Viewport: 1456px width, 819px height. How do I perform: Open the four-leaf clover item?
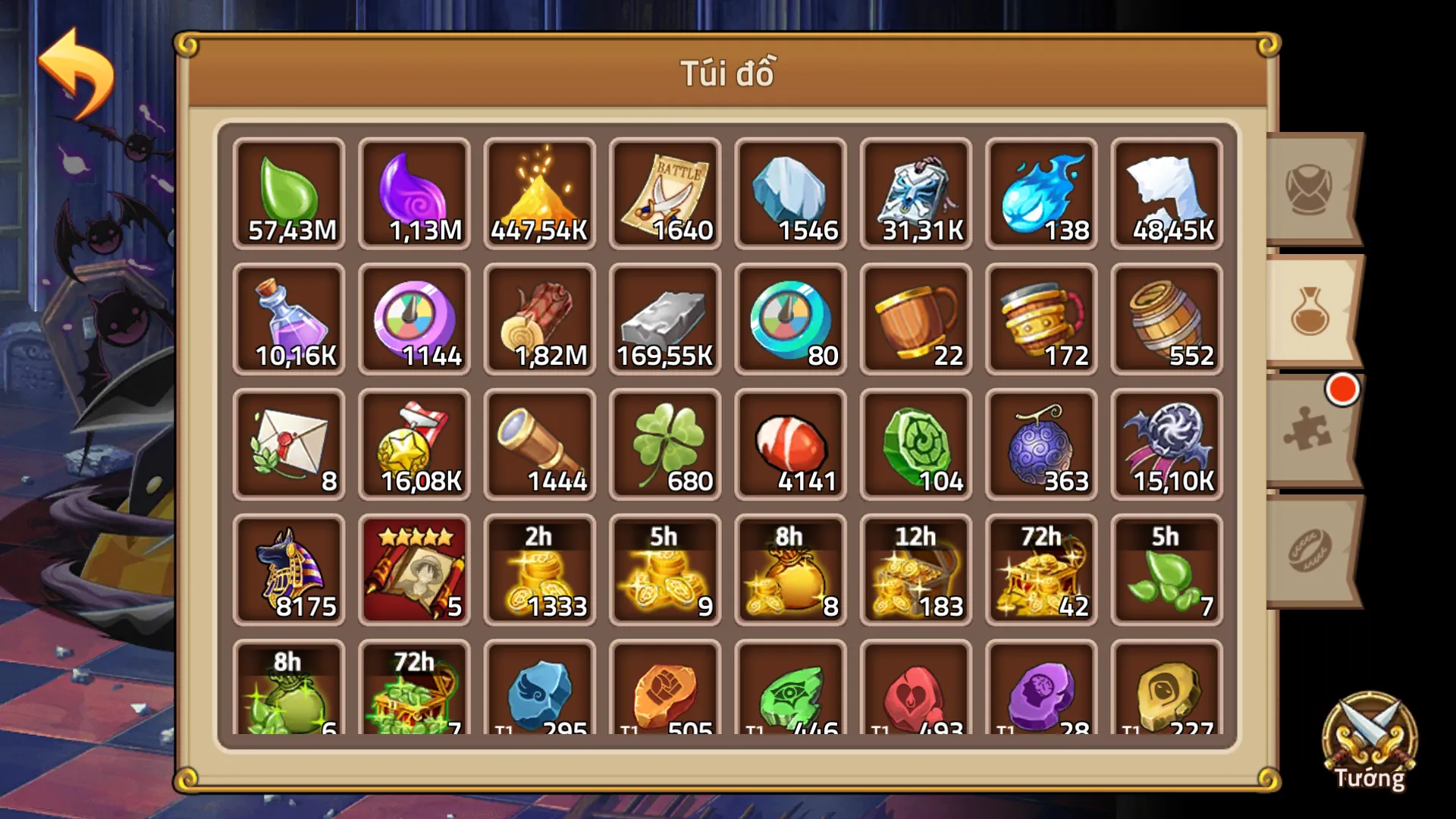tap(664, 444)
